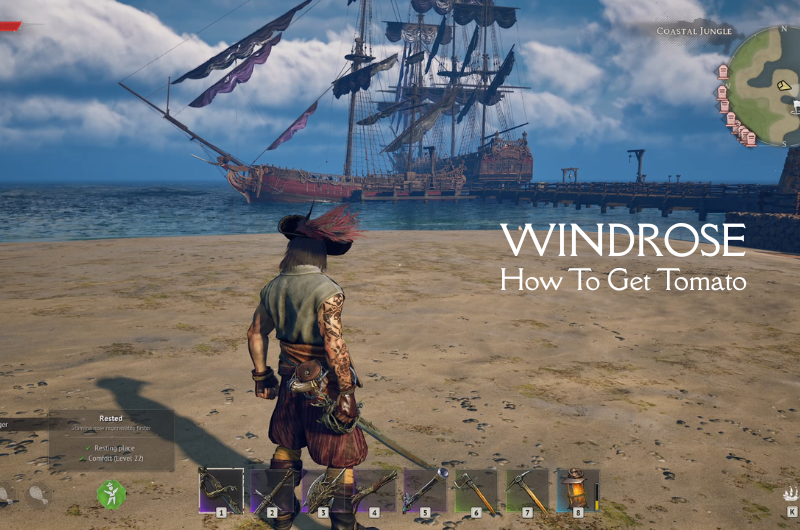This screenshot has width=800, height=530.
Task: Select the lantern in hotbar slot 8
Action: (x=577, y=490)
